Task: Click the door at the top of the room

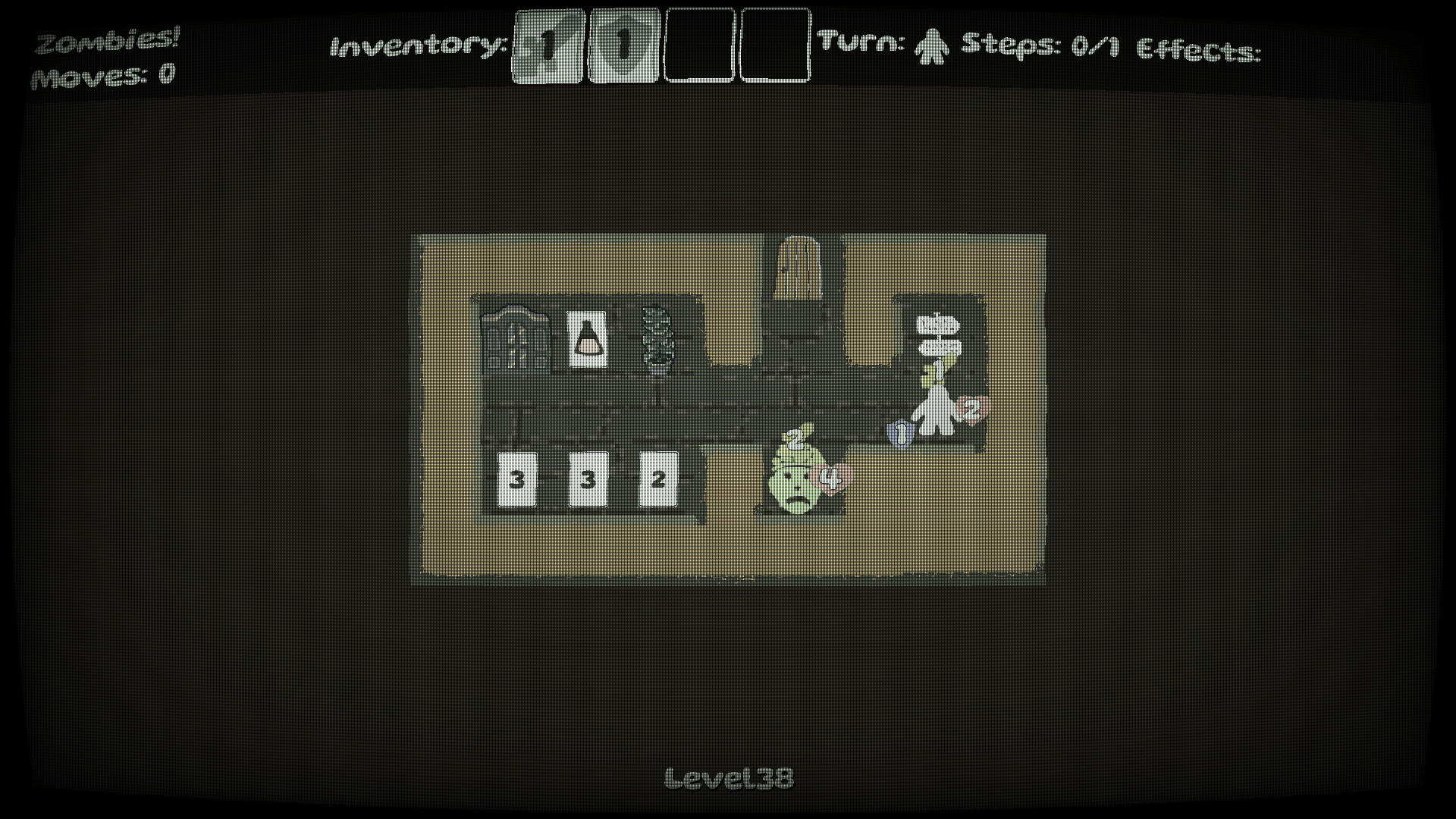Action: (799, 269)
